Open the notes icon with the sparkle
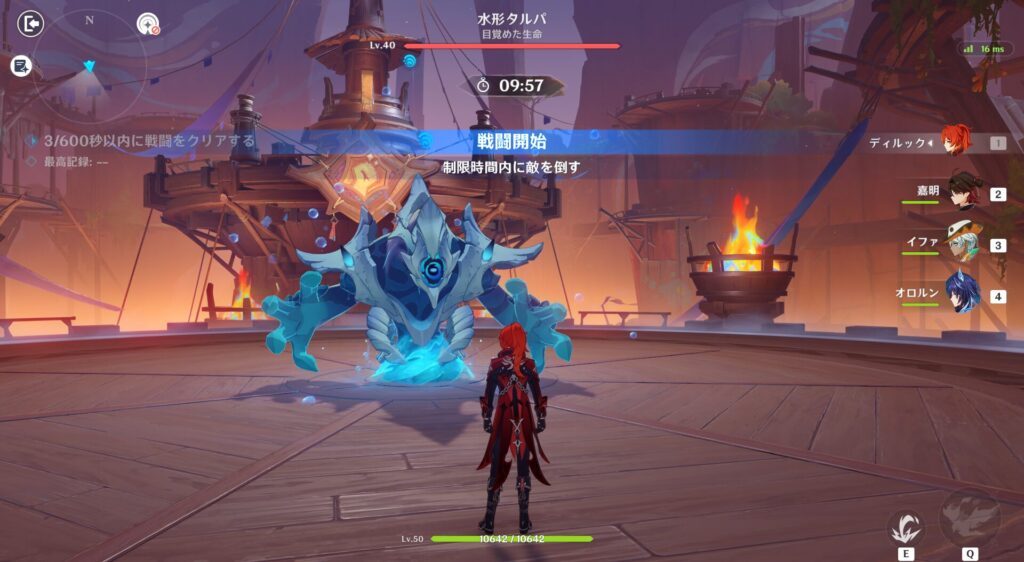1024x562 pixels. click(x=22, y=66)
